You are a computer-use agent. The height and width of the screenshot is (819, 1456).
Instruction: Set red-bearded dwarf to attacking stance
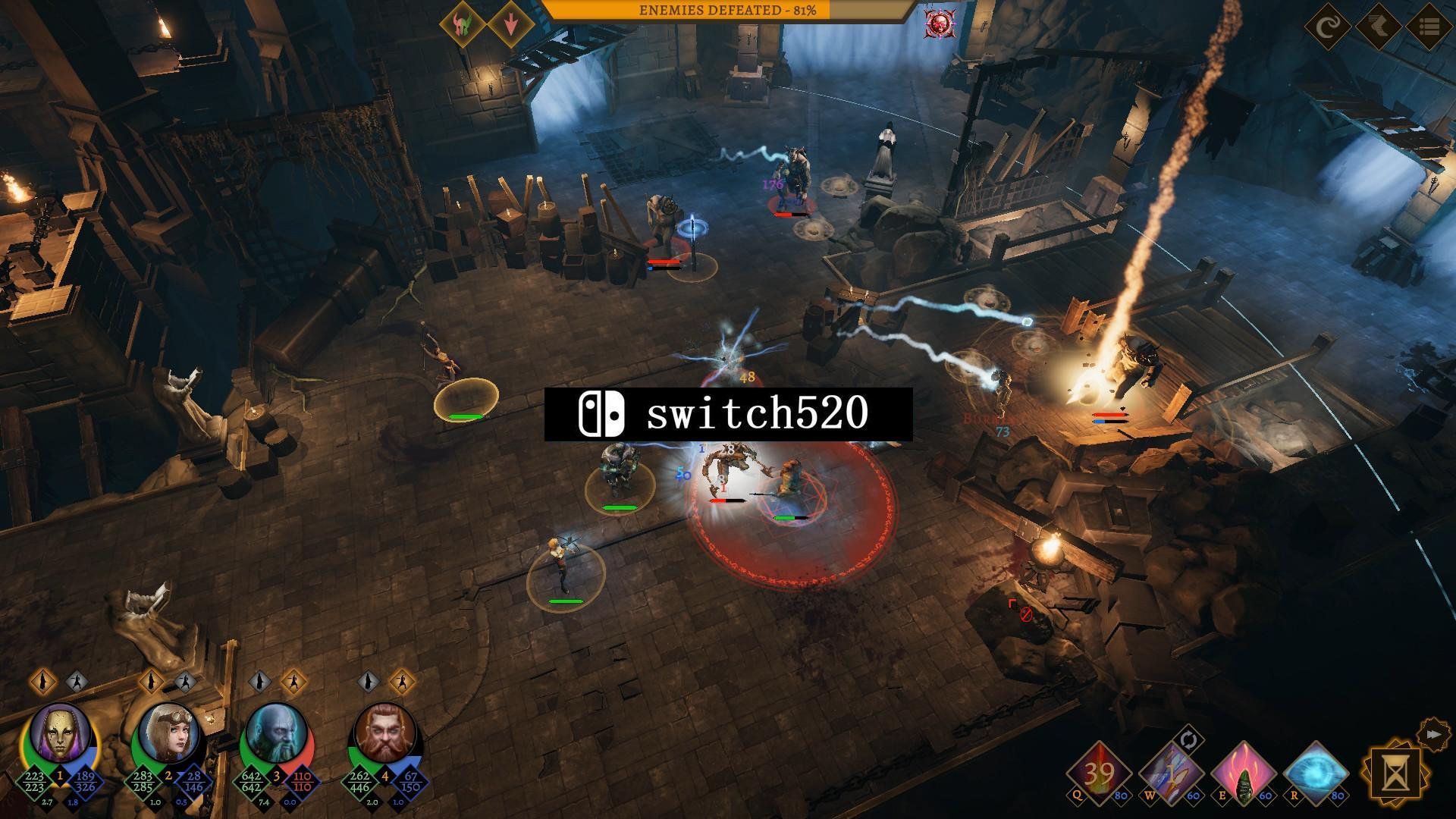tap(401, 681)
